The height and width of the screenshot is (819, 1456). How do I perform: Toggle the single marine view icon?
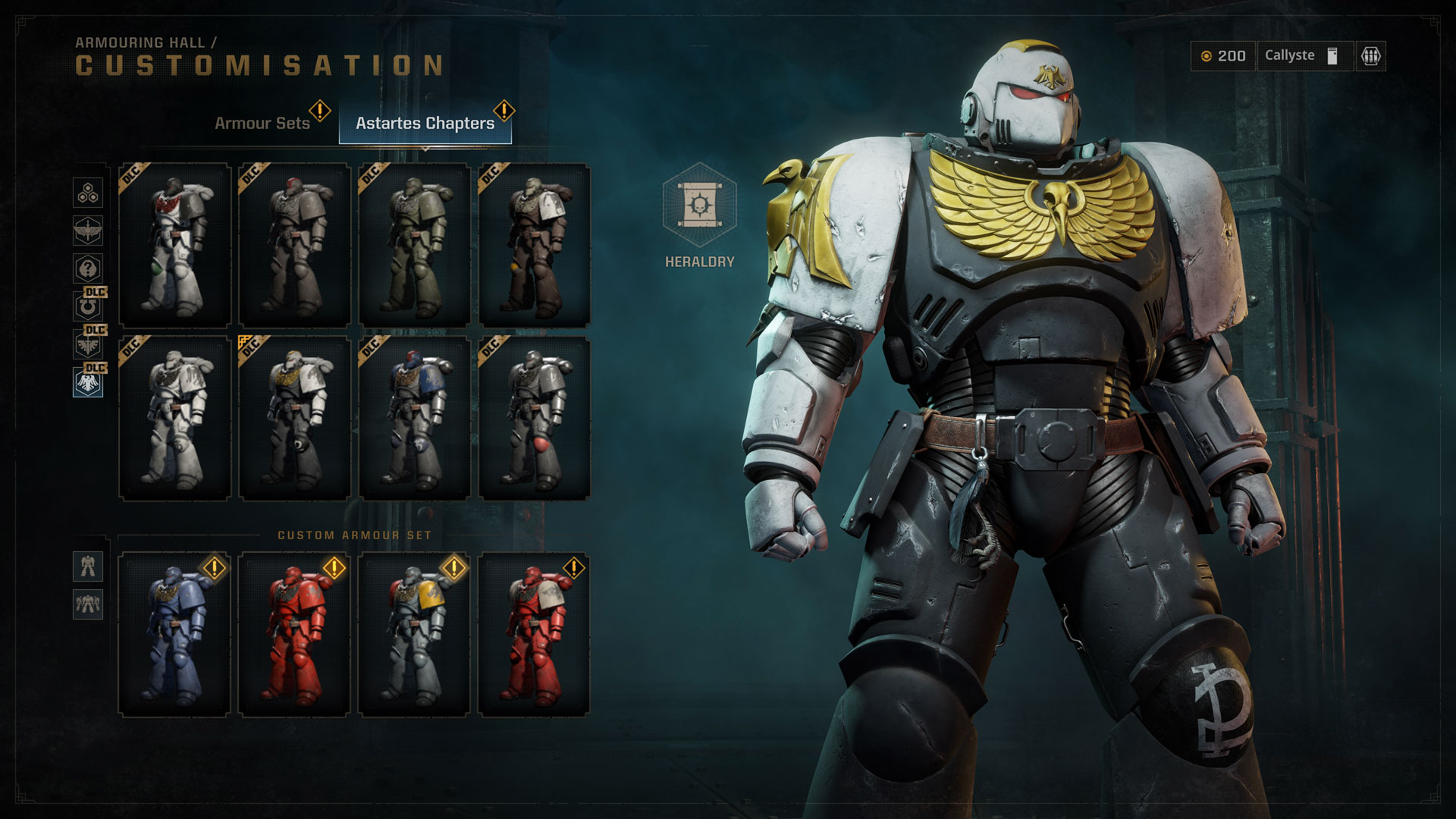[87, 566]
